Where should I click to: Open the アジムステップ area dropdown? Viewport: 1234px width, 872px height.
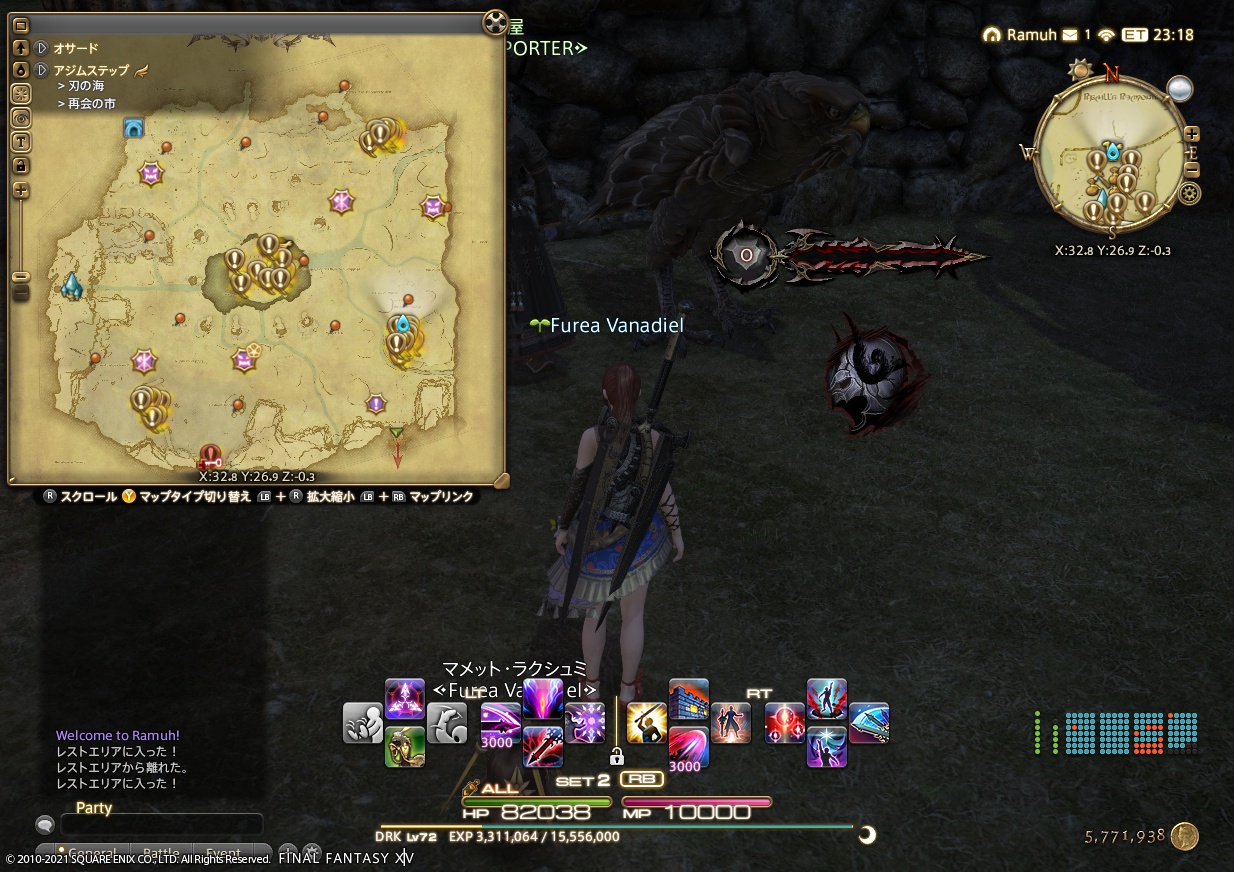(x=42, y=70)
